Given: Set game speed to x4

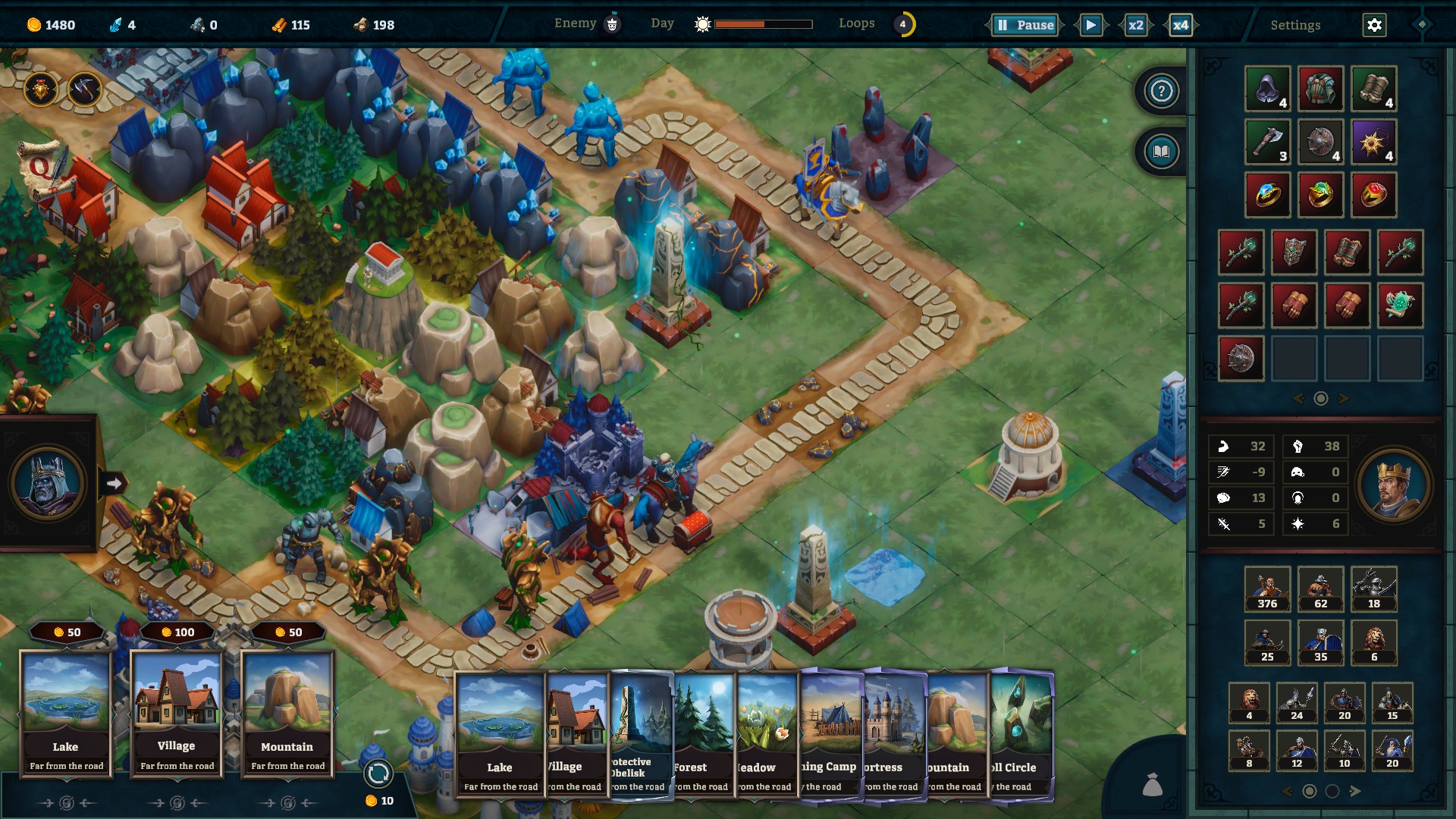Looking at the screenshot, I should [x=1181, y=25].
